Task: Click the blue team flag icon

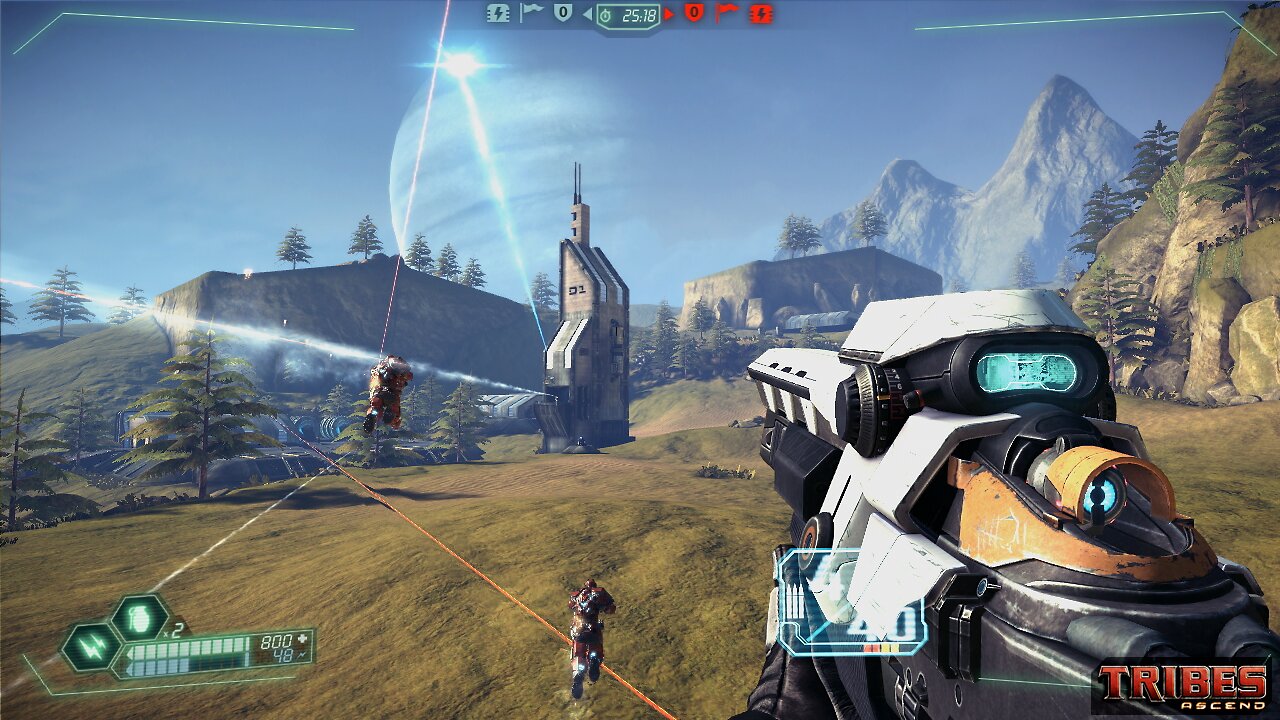Action: (x=530, y=13)
